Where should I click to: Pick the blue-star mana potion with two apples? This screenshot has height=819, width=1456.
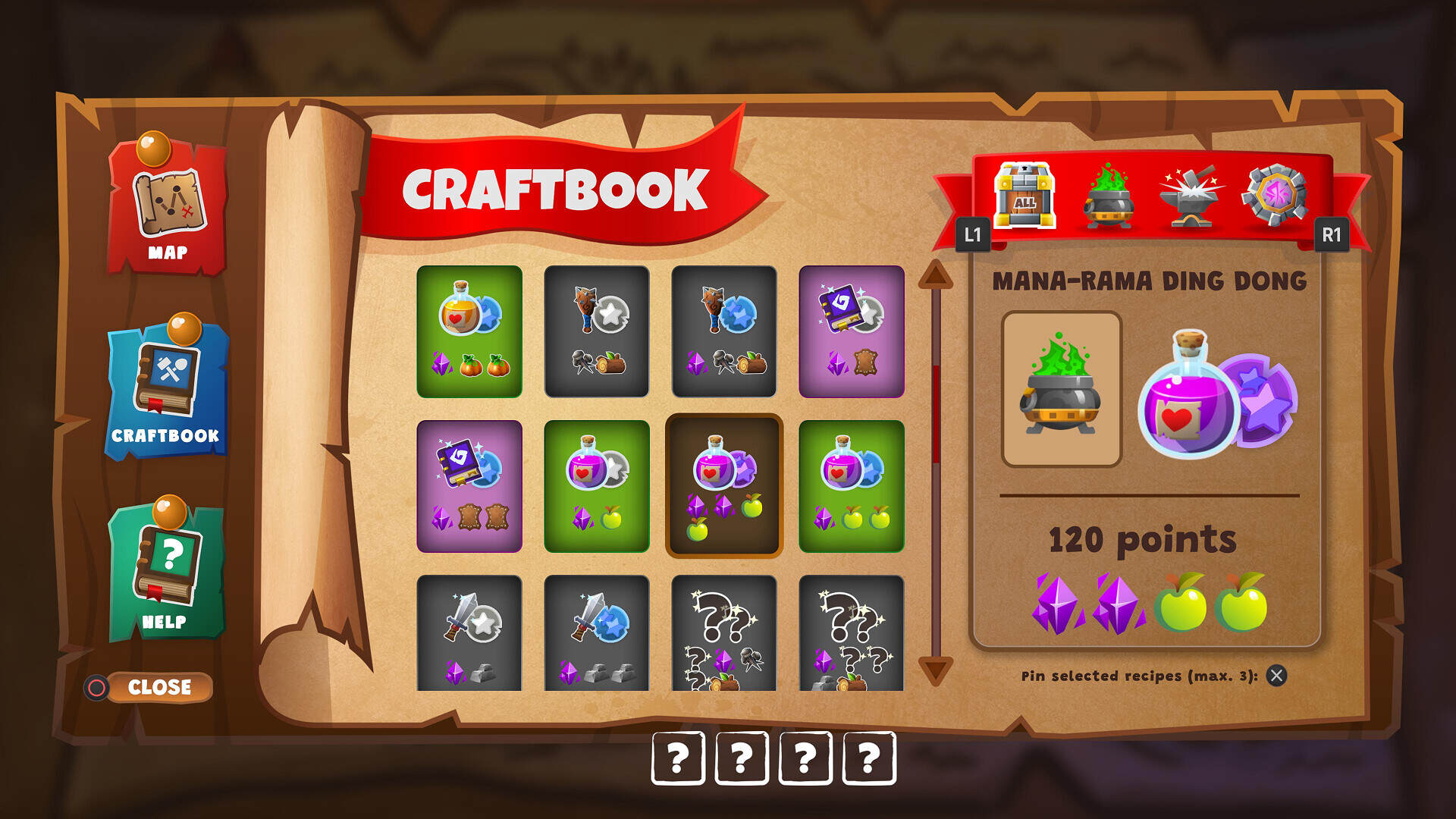click(852, 486)
